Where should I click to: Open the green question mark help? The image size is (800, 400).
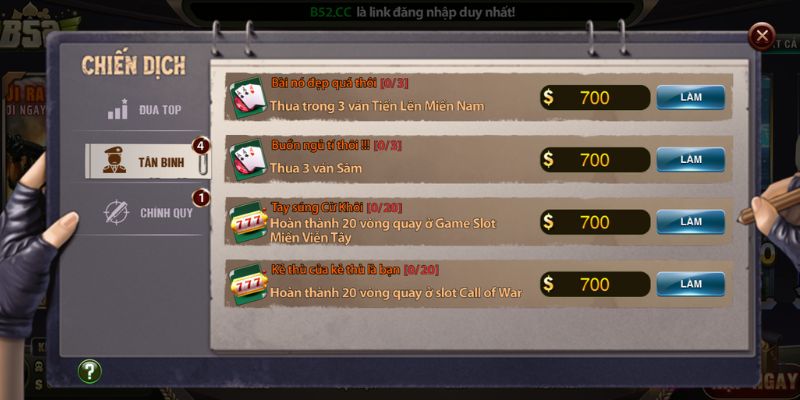point(90,372)
